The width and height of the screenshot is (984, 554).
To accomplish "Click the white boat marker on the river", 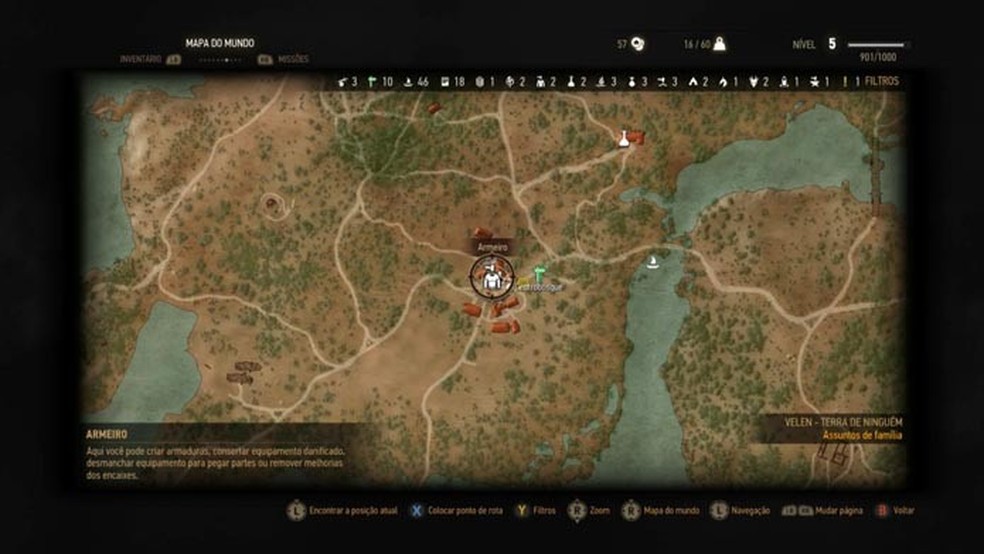I will (653, 261).
